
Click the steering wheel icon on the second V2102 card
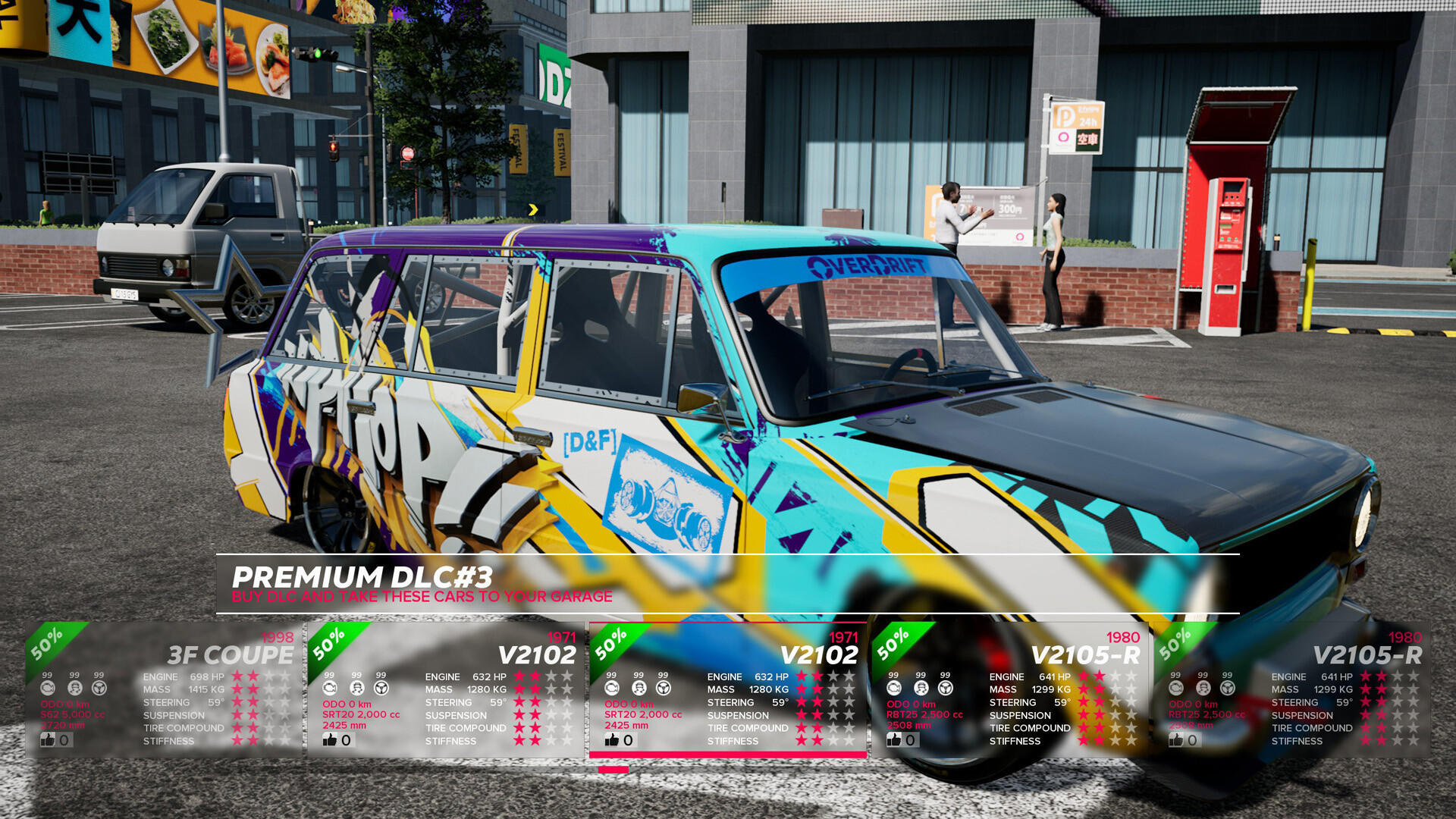383,687
